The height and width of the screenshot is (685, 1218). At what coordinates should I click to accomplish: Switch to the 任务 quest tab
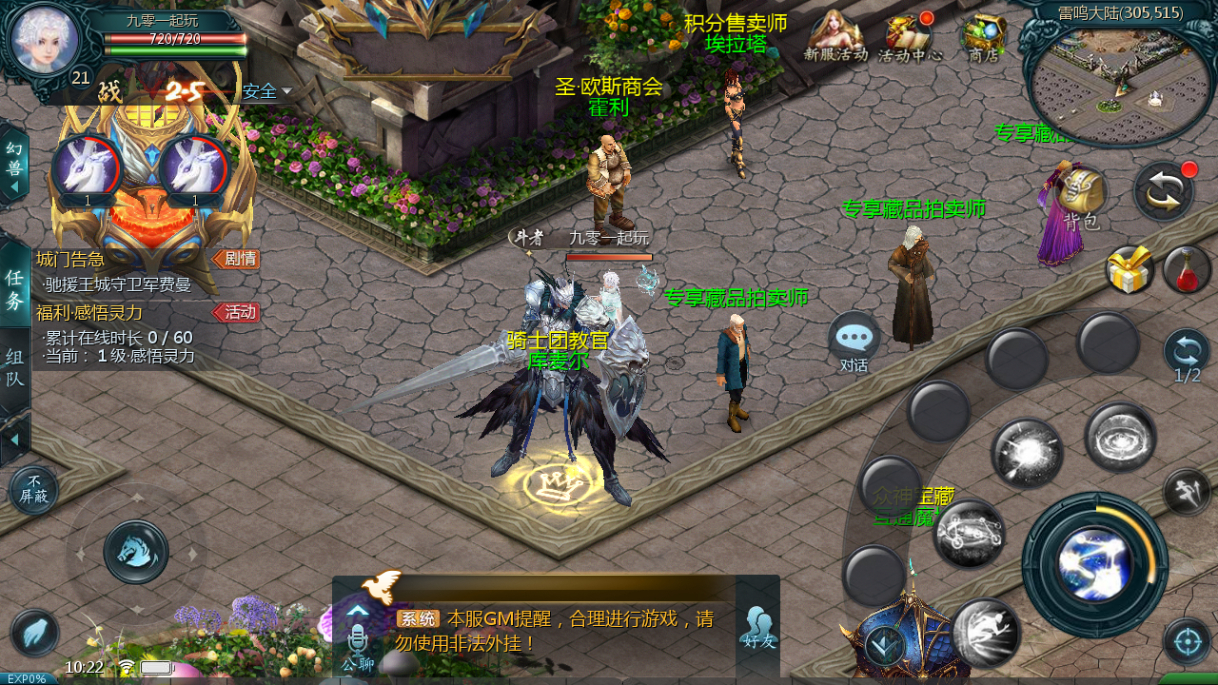tap(14, 289)
